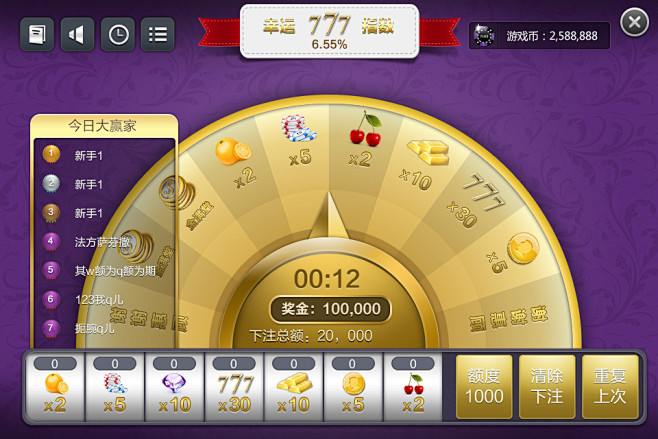This screenshot has width=658, height=439.
Task: Bet on the cherry x2 slot
Action: 412,387
